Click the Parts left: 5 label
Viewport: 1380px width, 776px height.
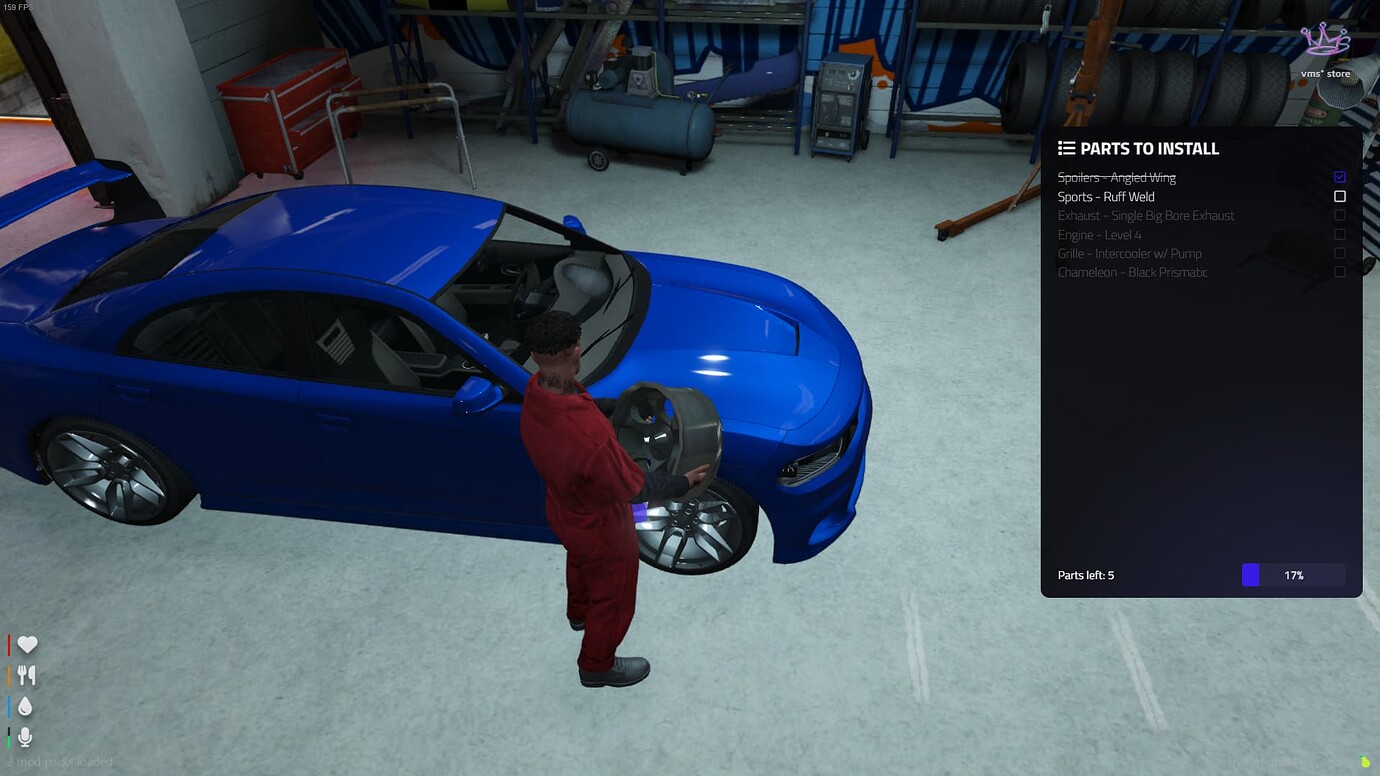pyautogui.click(x=1085, y=574)
